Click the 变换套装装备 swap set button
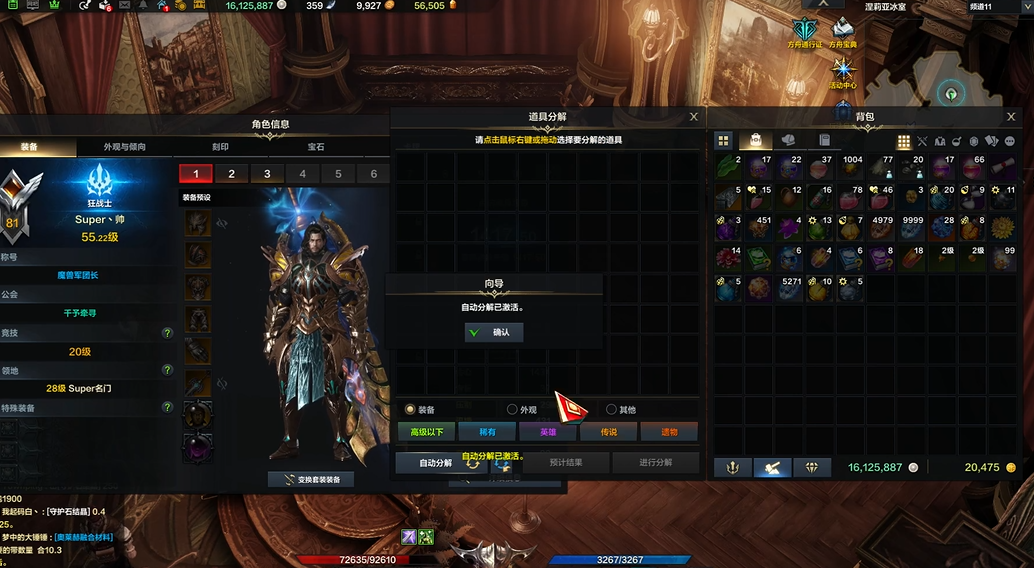Viewport: 1034px width, 568px height. click(x=311, y=479)
